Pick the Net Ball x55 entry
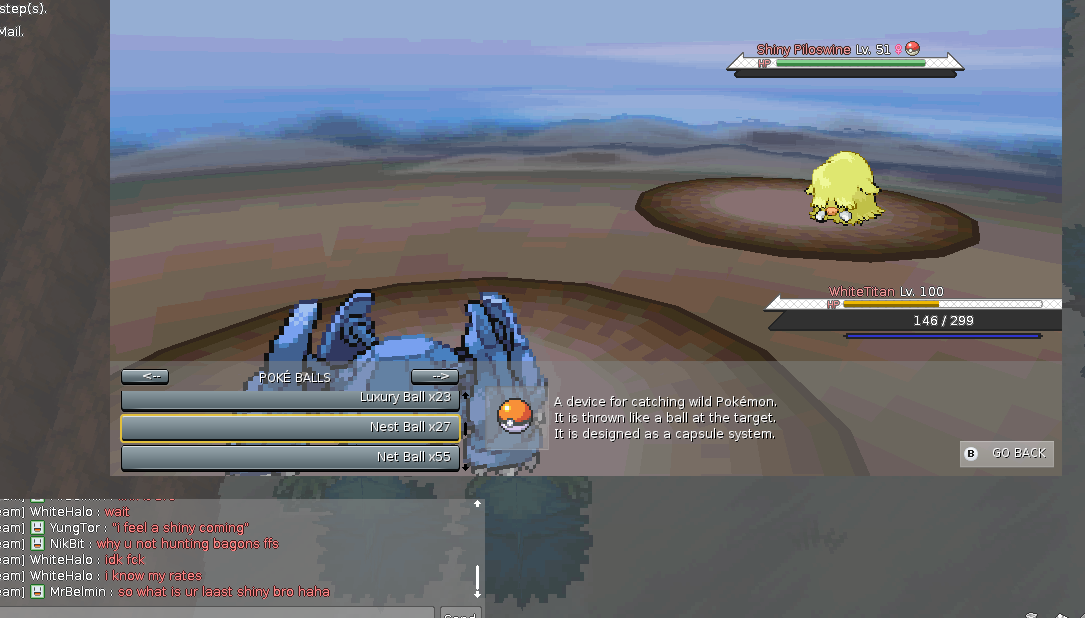1085x618 pixels. (x=290, y=458)
